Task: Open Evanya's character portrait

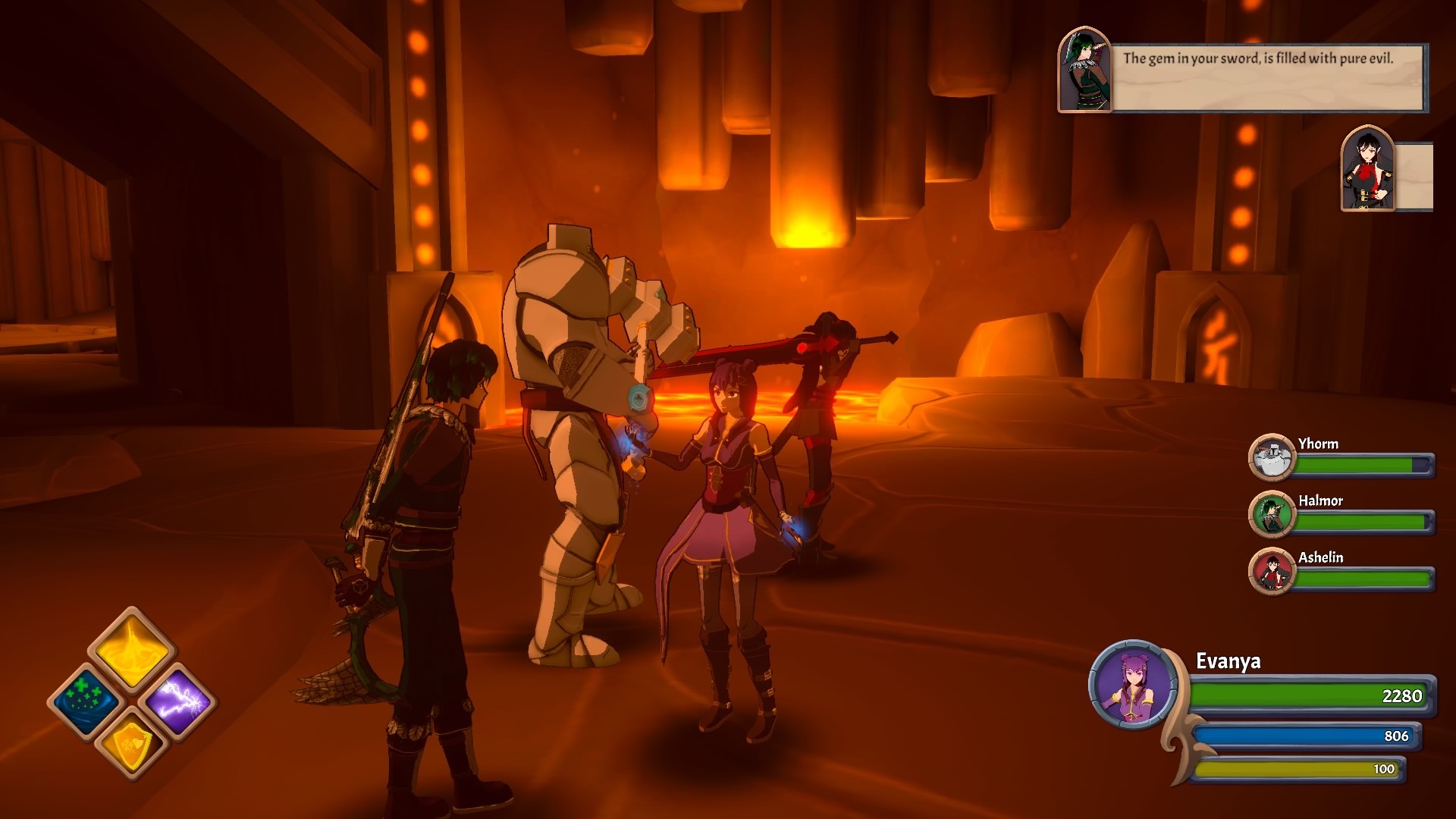Action: (1133, 685)
